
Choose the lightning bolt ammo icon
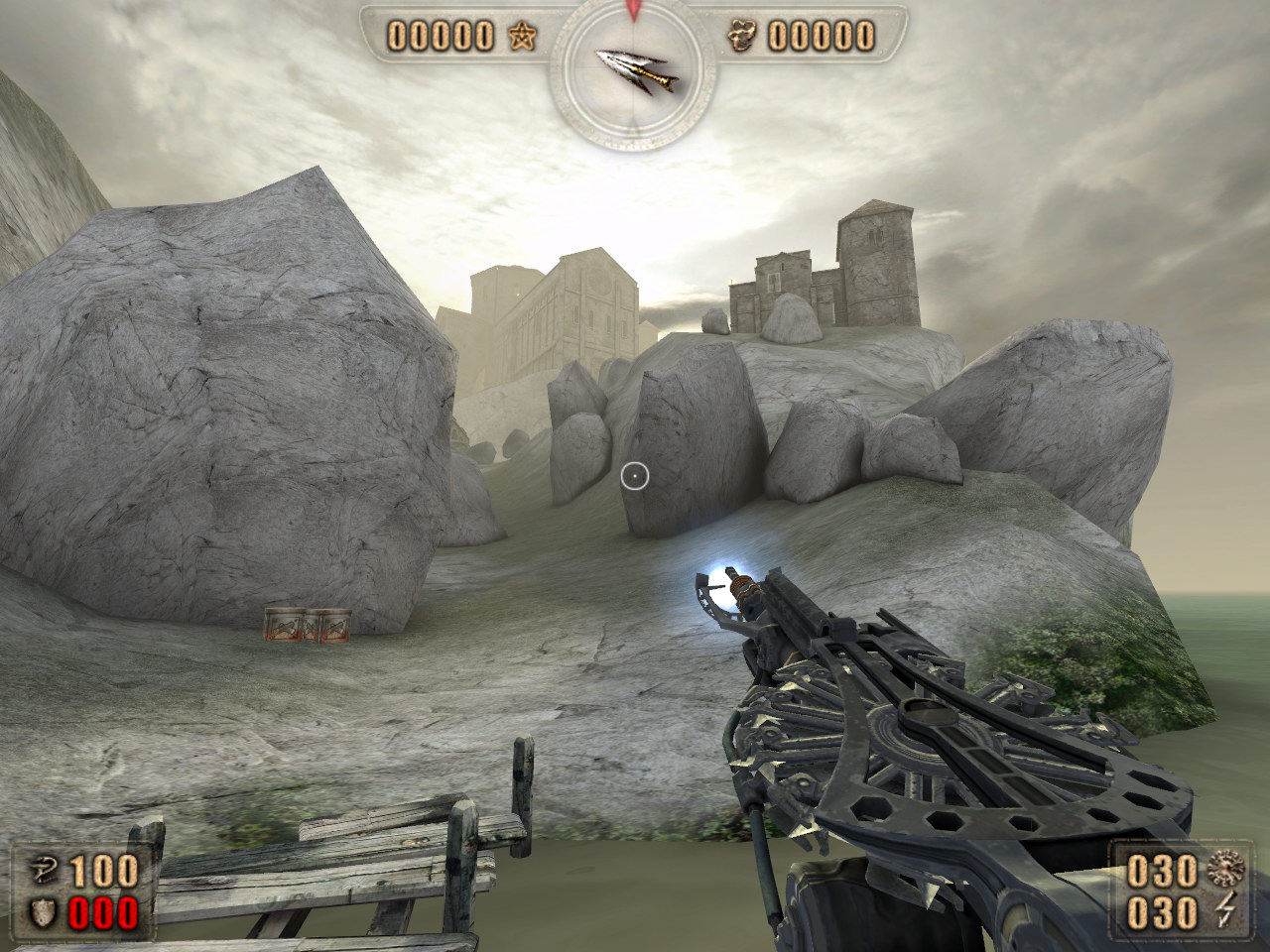point(1226,911)
